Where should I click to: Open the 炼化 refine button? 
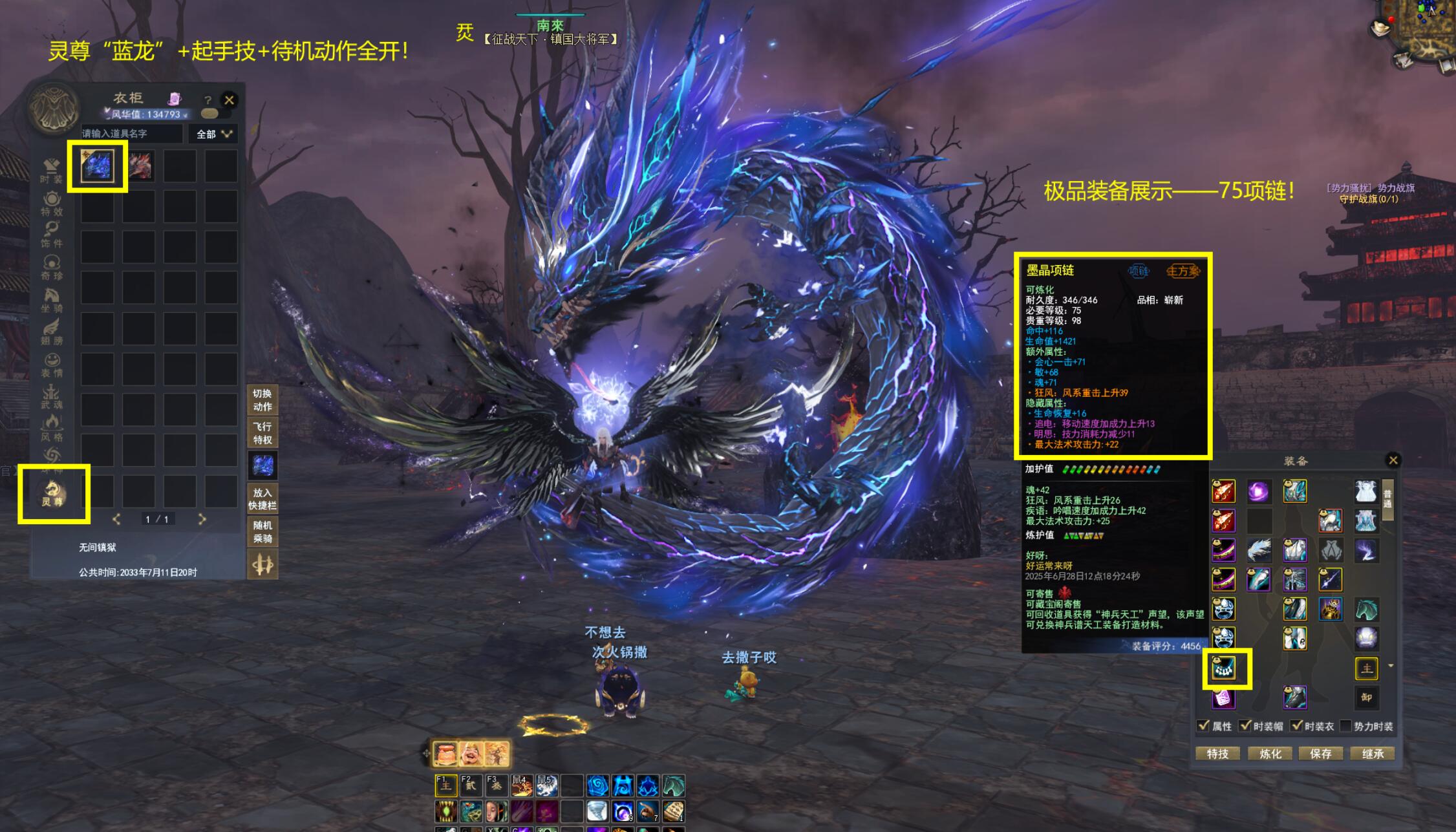click(x=1270, y=754)
